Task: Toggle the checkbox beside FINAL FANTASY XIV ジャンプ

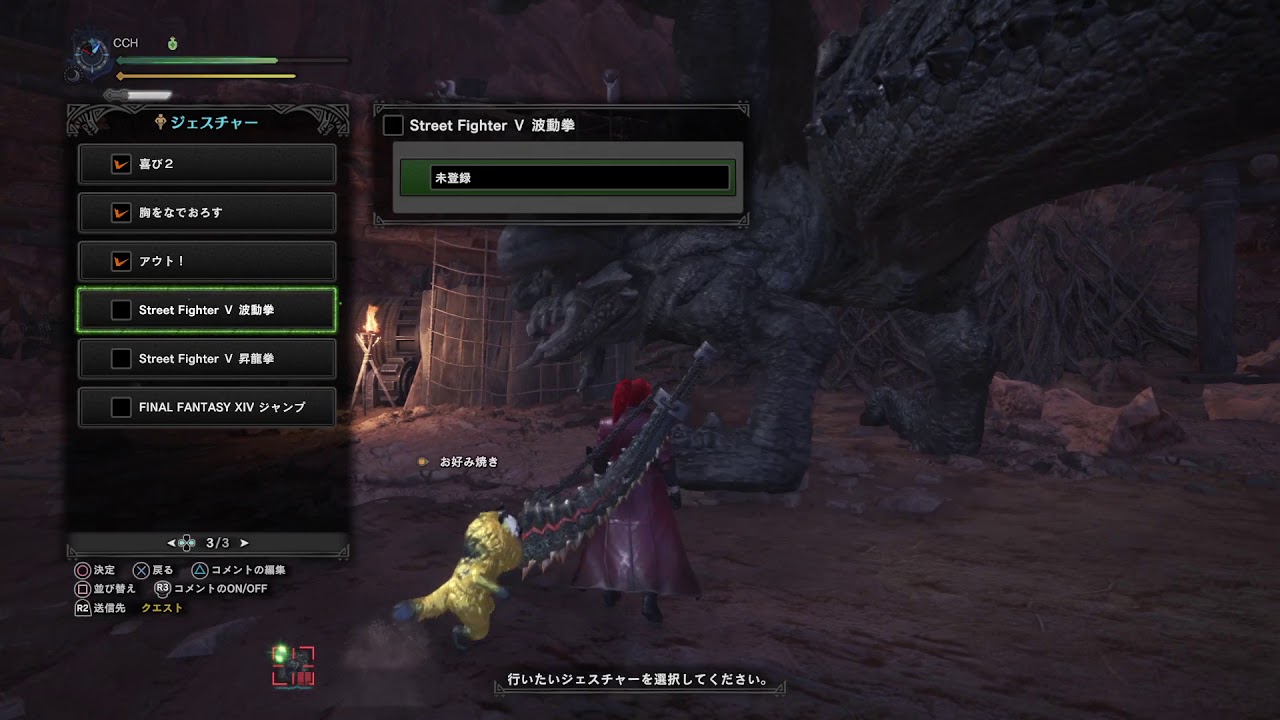Action: [121, 407]
